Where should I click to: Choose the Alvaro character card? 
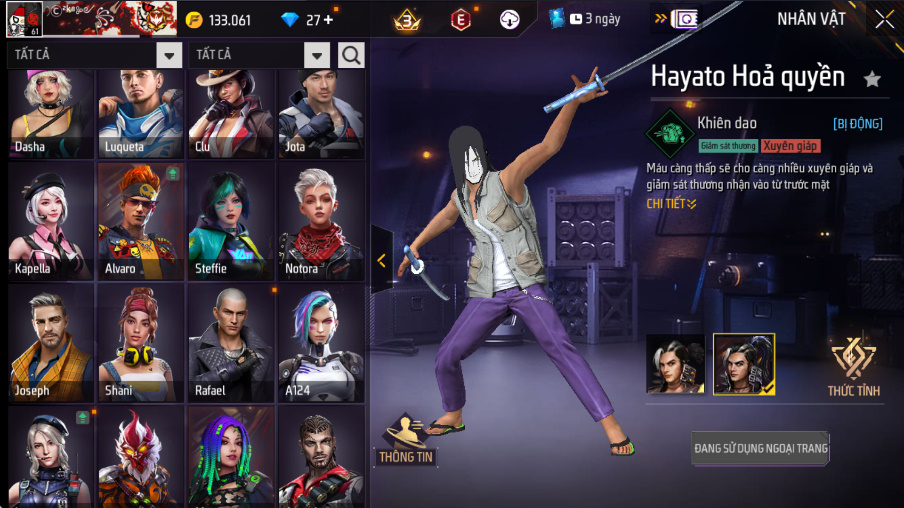pyautogui.click(x=141, y=222)
